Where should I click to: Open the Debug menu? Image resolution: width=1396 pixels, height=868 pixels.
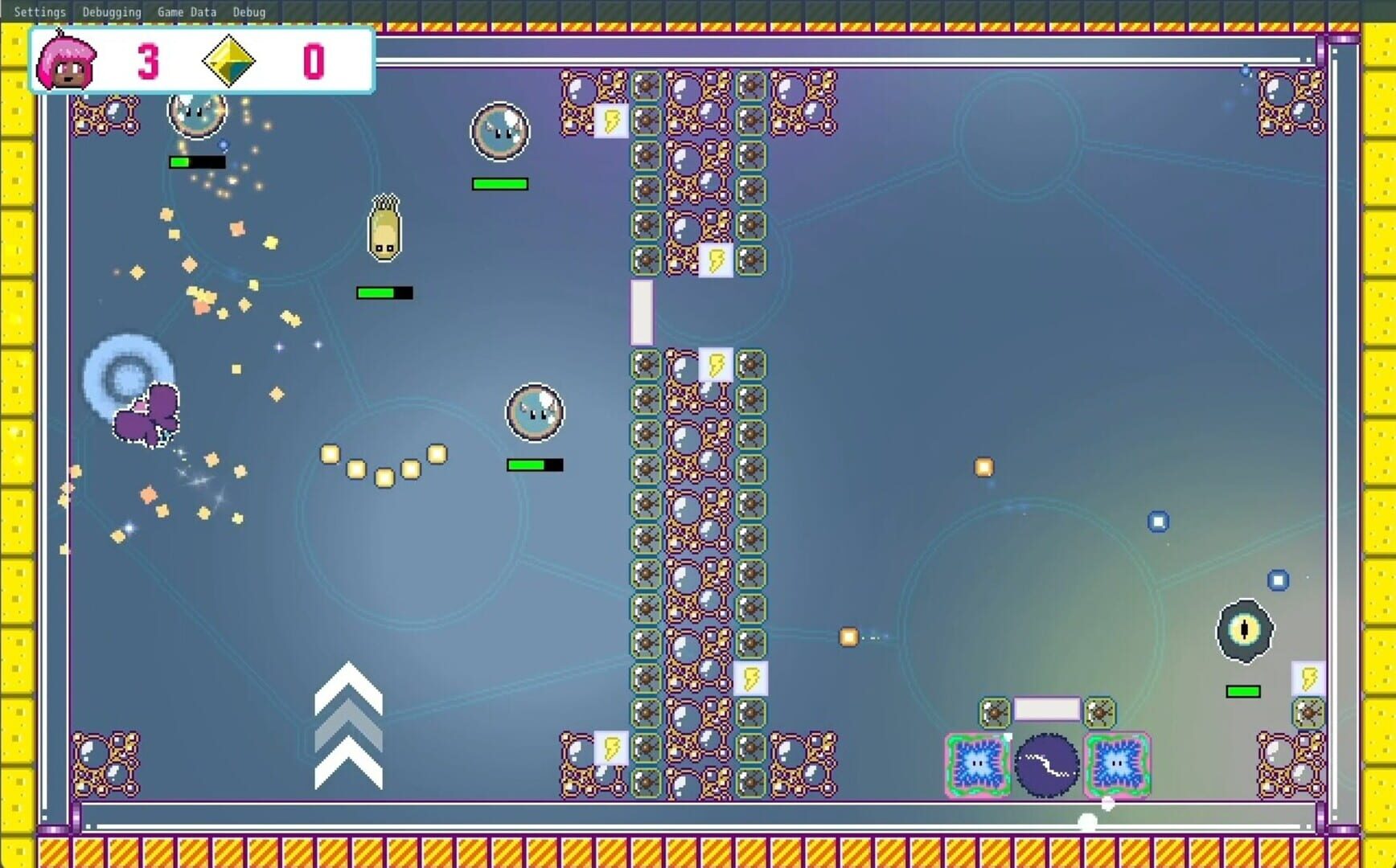pos(249,11)
